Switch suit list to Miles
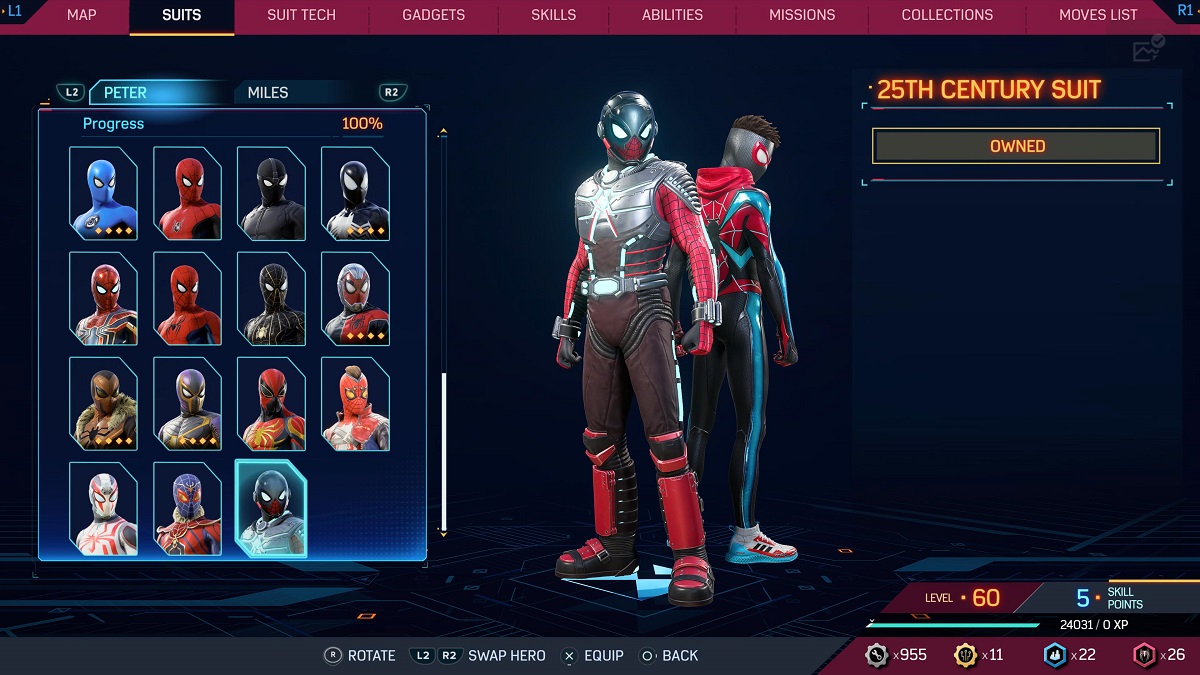Screen dimensions: 1200x675 (x=268, y=93)
